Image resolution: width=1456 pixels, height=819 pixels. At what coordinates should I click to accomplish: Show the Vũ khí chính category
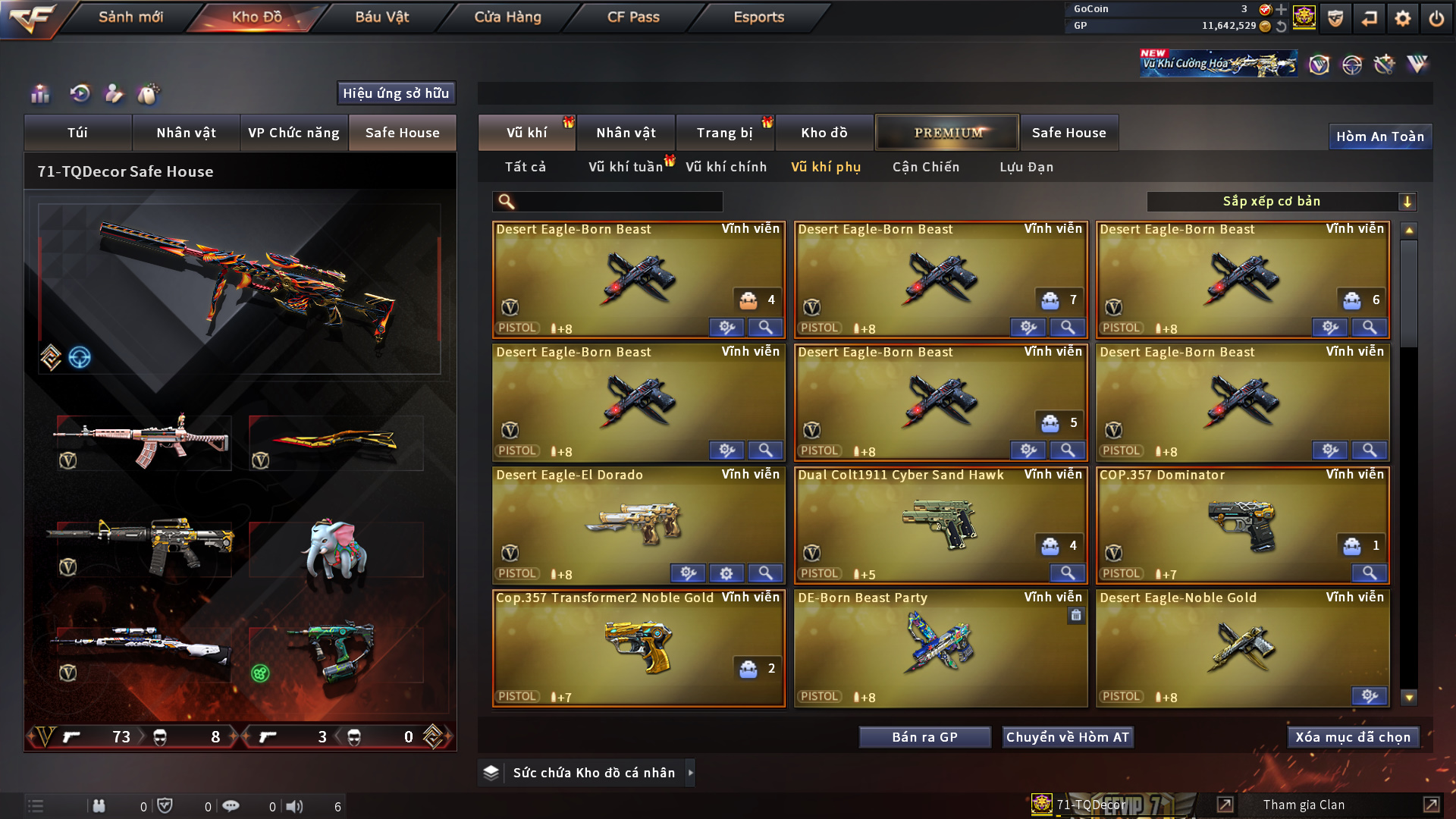(x=726, y=167)
